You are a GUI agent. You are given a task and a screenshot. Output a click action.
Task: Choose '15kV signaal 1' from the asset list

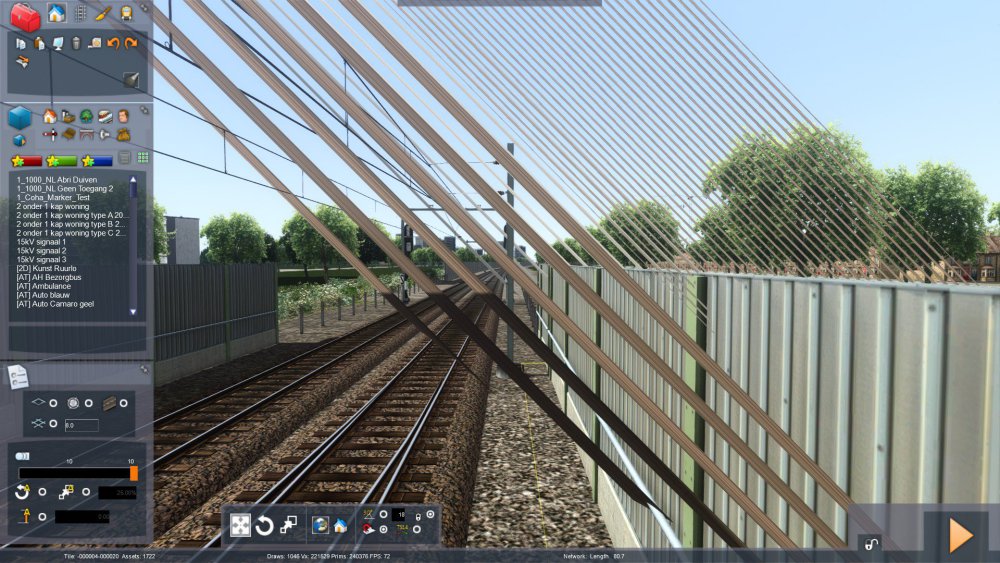pos(42,242)
